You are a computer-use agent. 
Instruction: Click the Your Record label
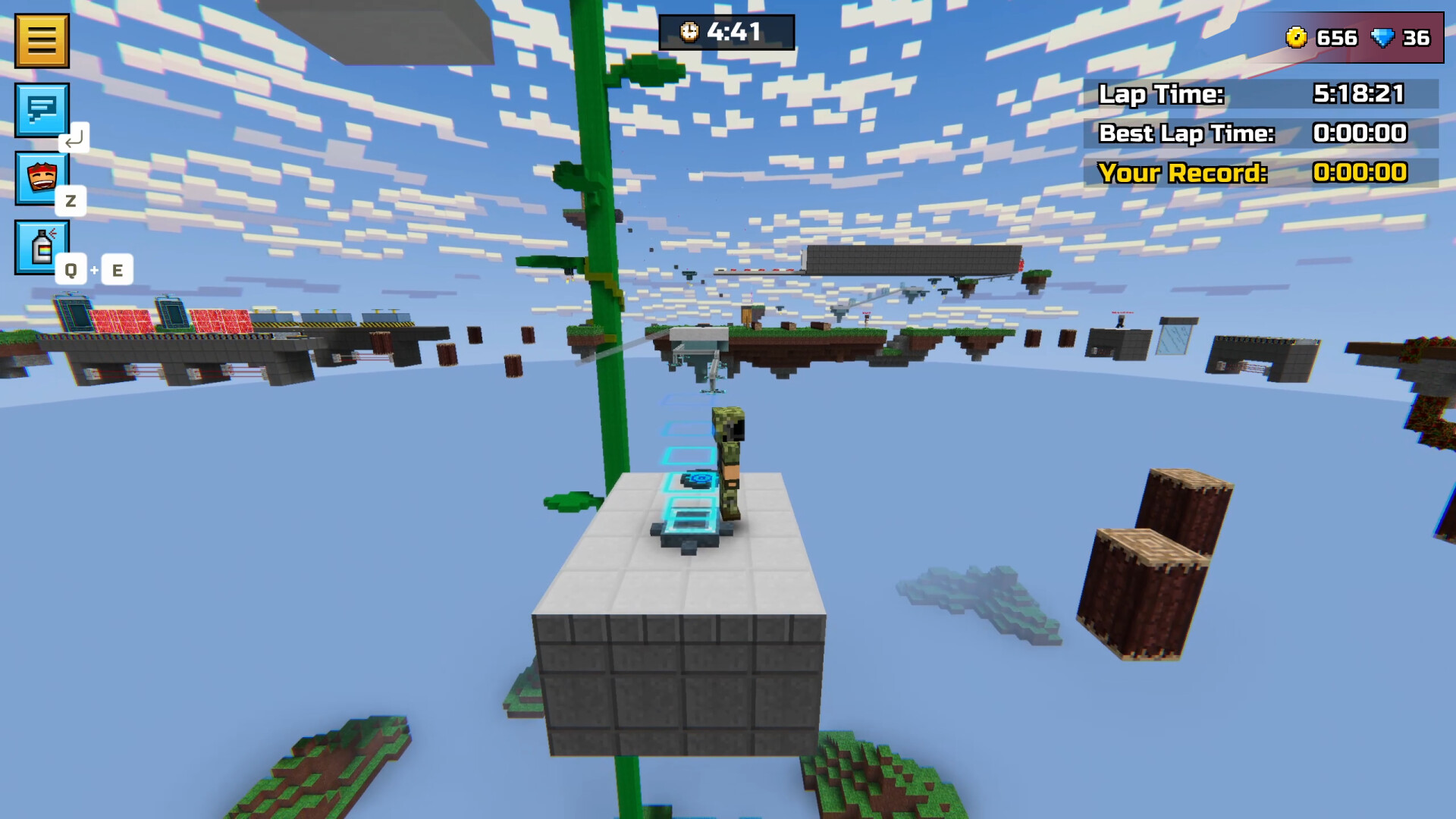(1183, 173)
